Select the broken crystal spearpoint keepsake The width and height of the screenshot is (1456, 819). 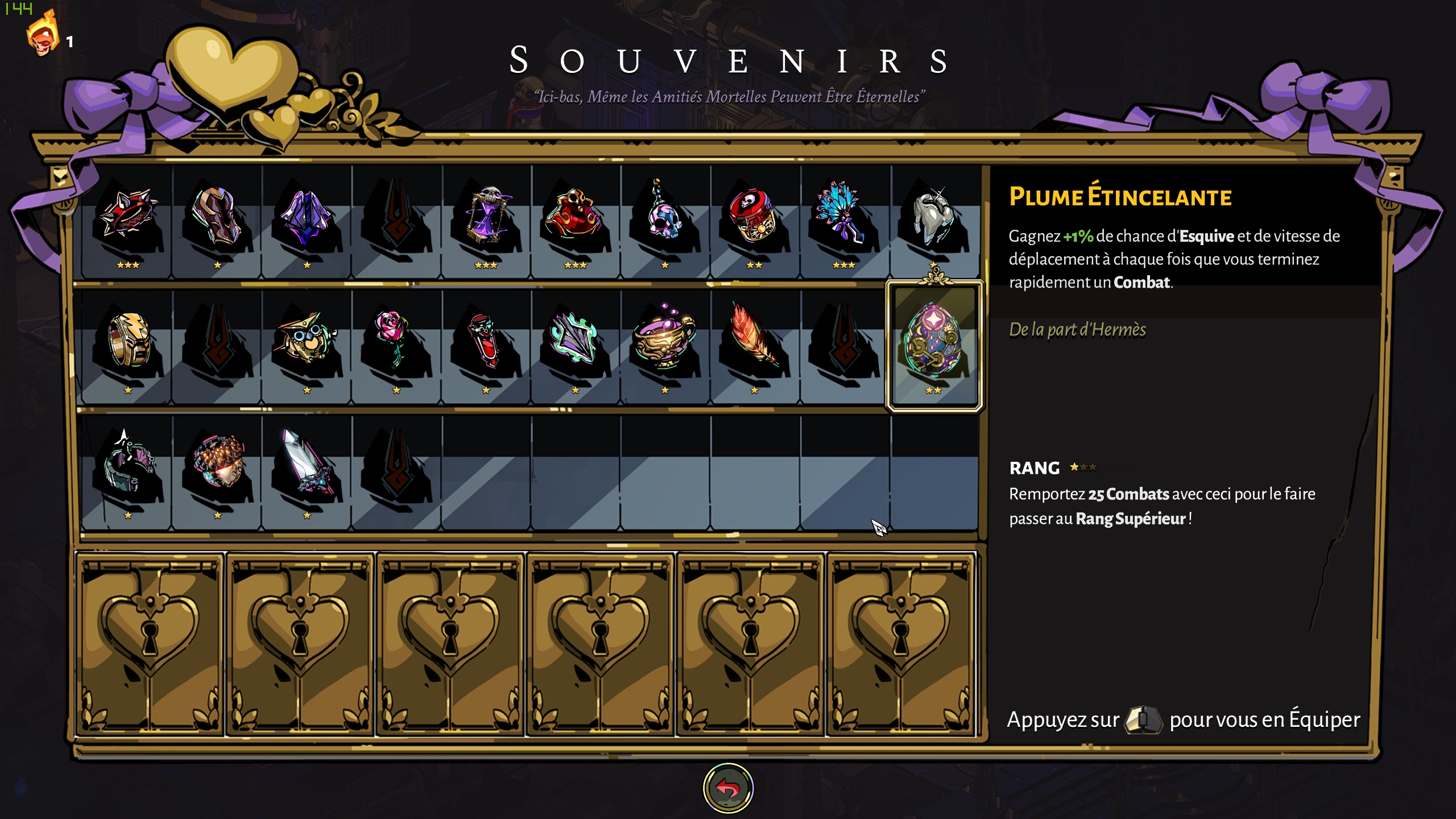[307, 466]
